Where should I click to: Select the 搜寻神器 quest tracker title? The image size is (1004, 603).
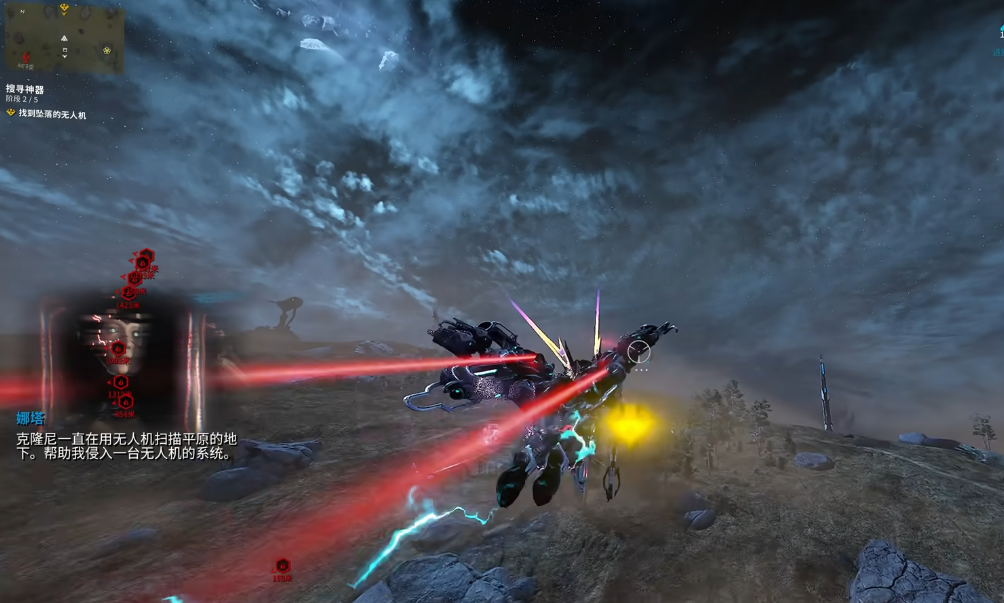click(26, 89)
